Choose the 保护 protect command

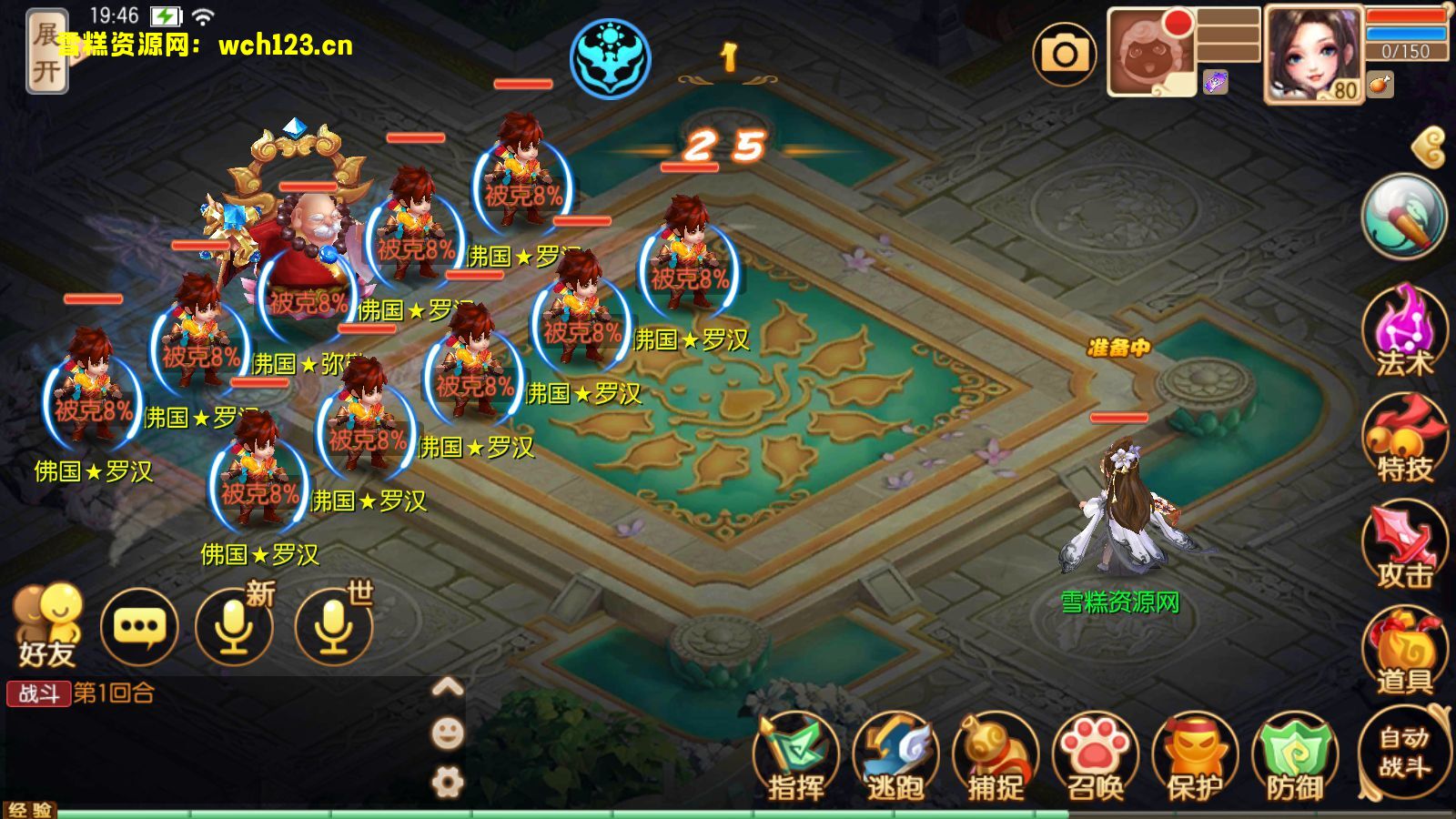click(x=1195, y=757)
